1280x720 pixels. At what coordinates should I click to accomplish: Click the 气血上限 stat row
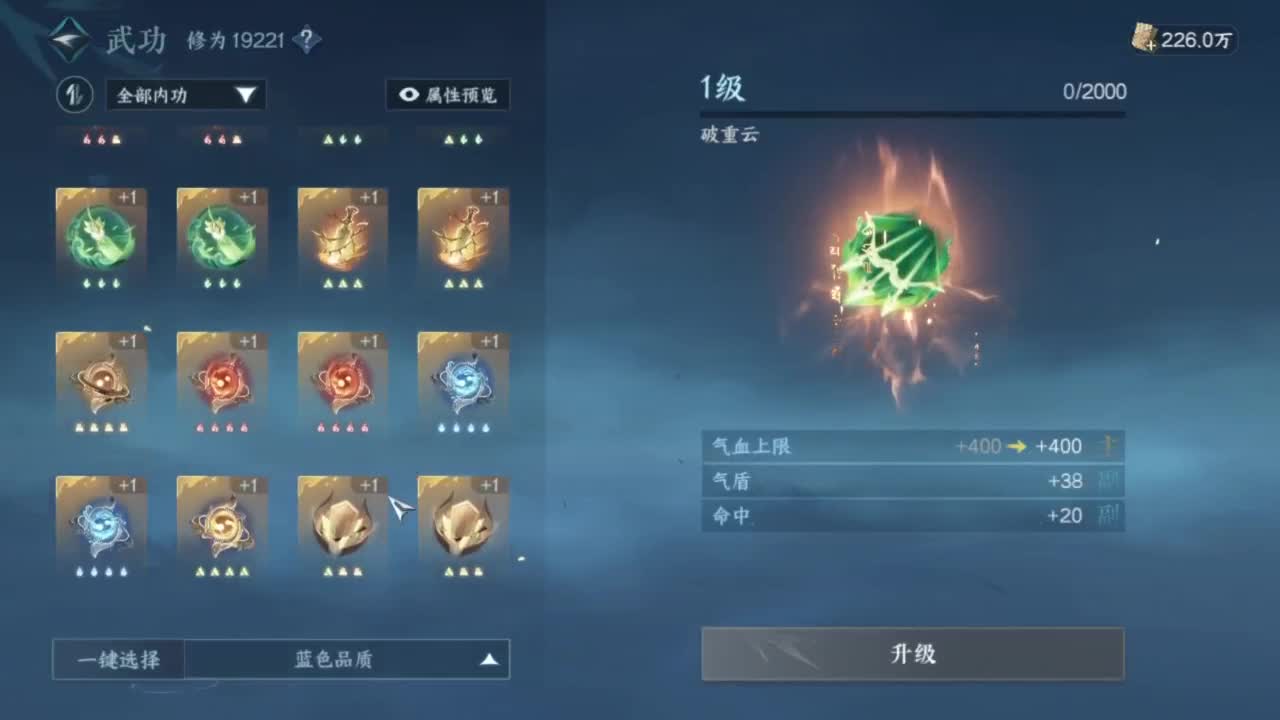click(913, 446)
